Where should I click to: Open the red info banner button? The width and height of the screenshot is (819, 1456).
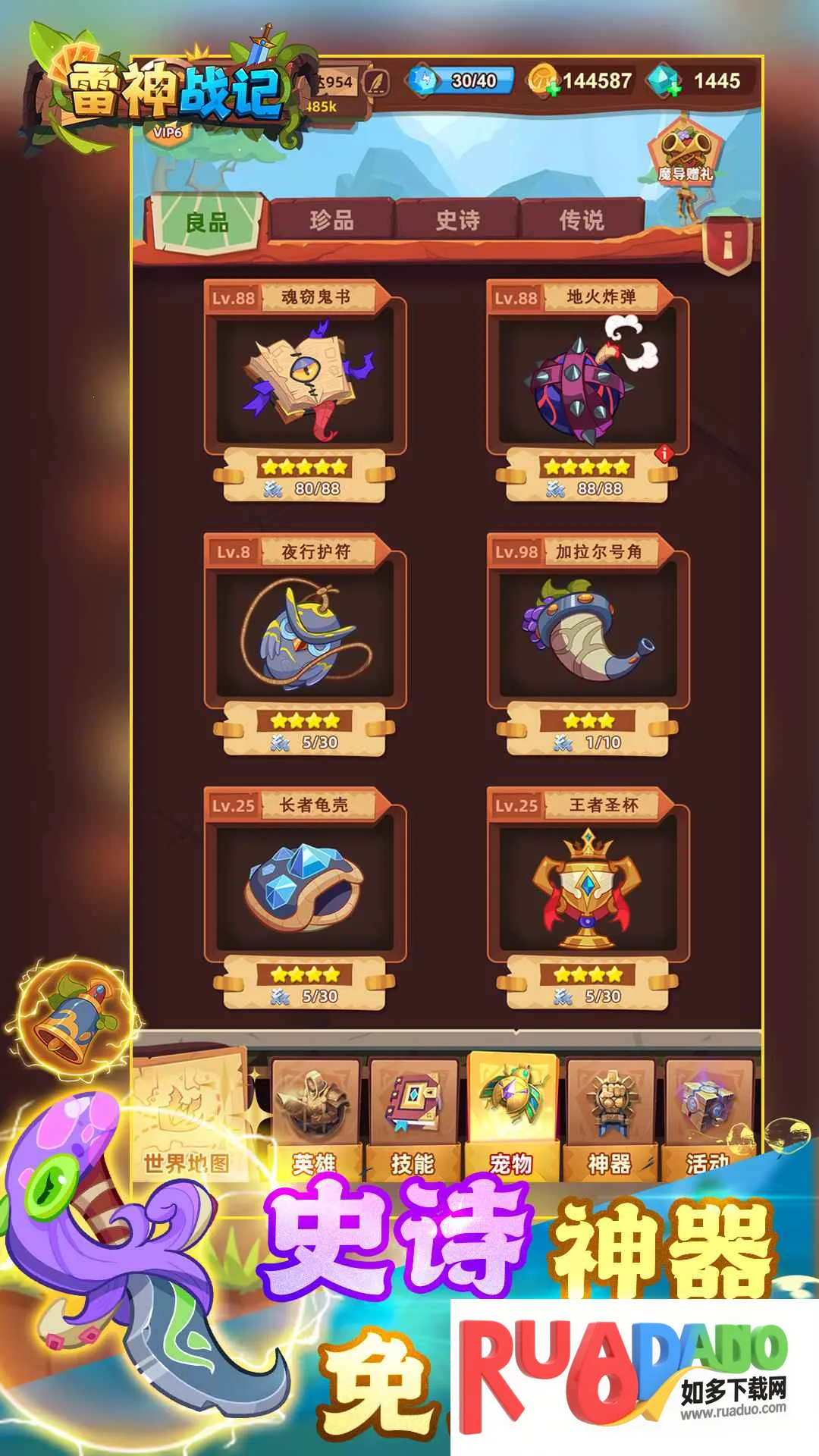pos(727,245)
